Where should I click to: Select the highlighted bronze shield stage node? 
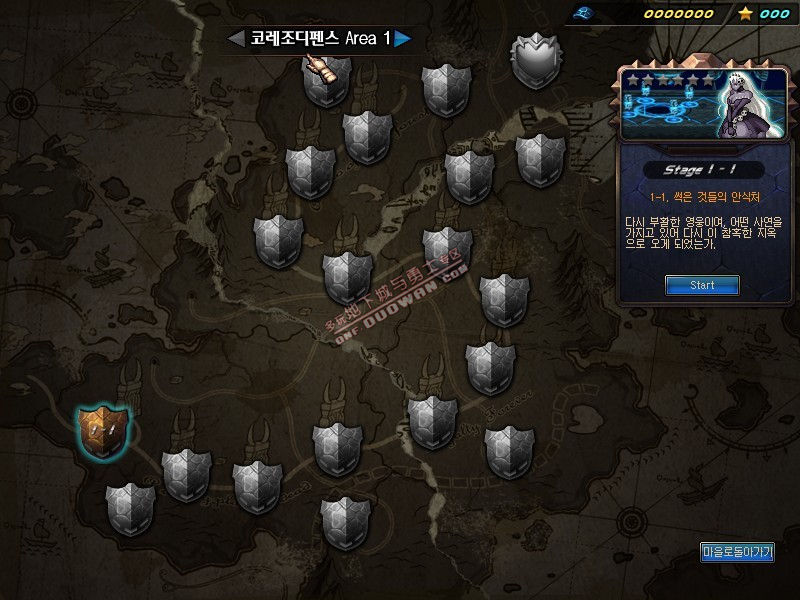click(103, 431)
